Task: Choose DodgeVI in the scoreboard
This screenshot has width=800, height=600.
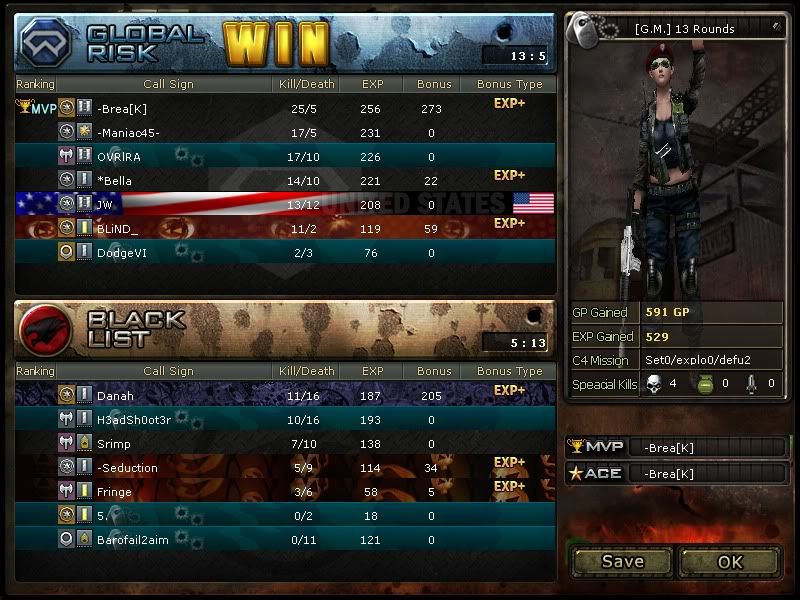Action: [122, 253]
